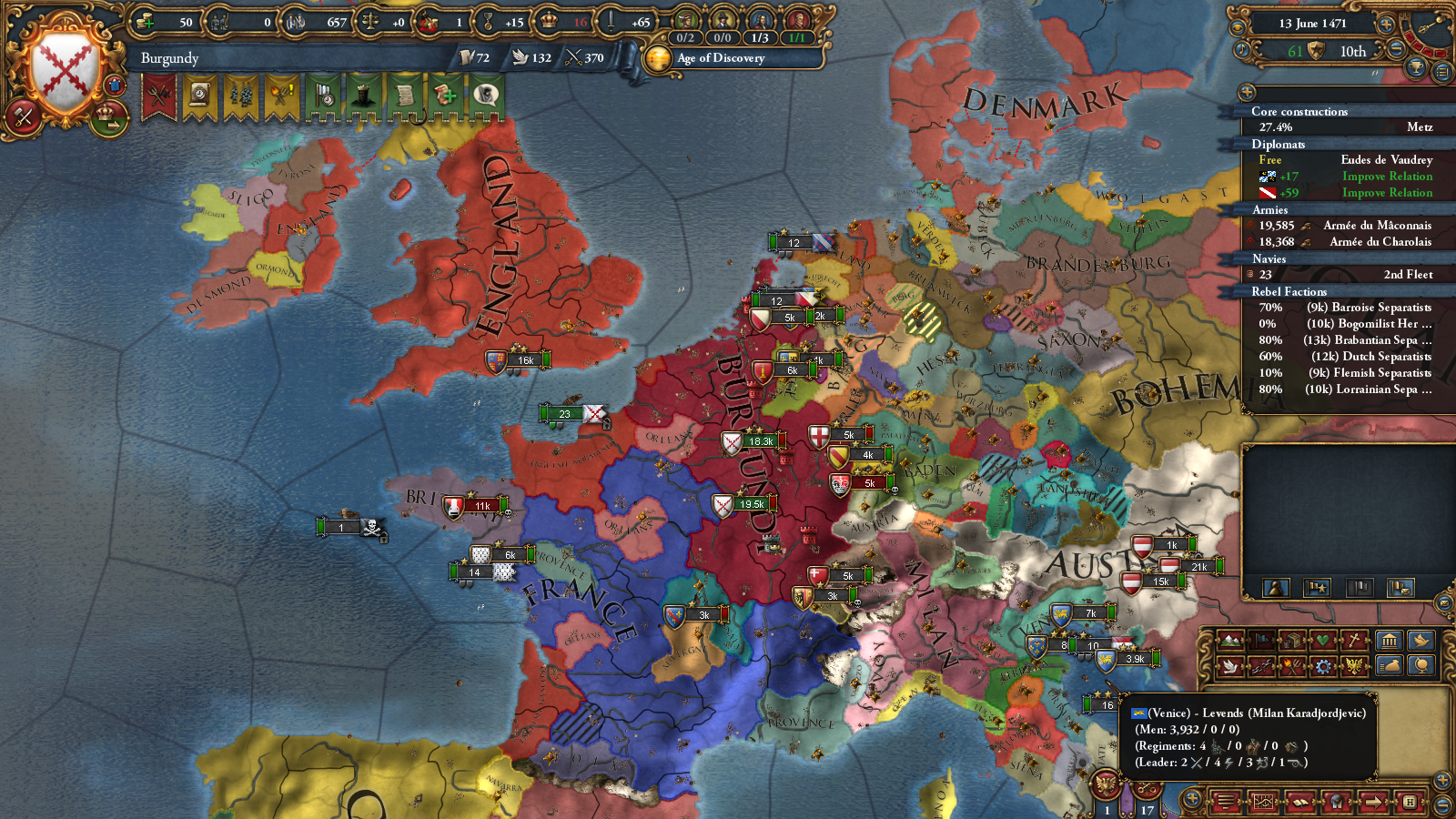This screenshot has width=1456, height=819.
Task: Open the imperial eagle mapmode
Action: point(1355,664)
